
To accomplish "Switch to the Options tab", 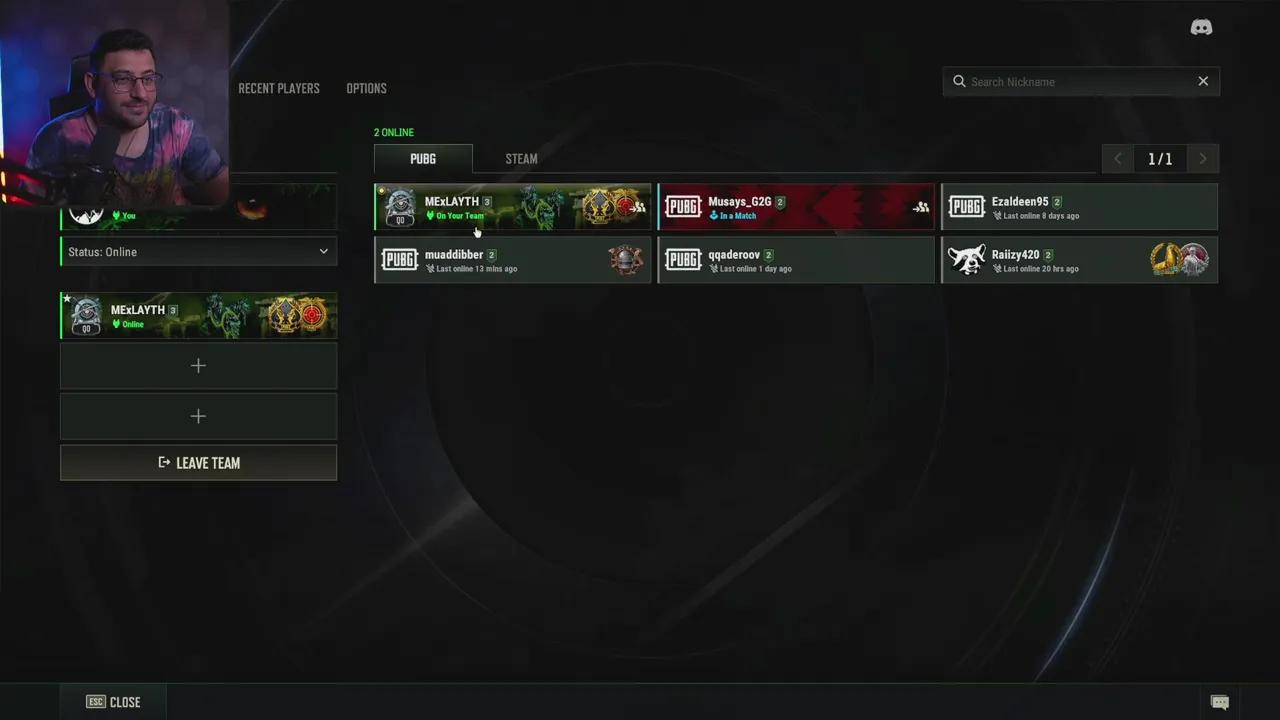I will tap(366, 88).
